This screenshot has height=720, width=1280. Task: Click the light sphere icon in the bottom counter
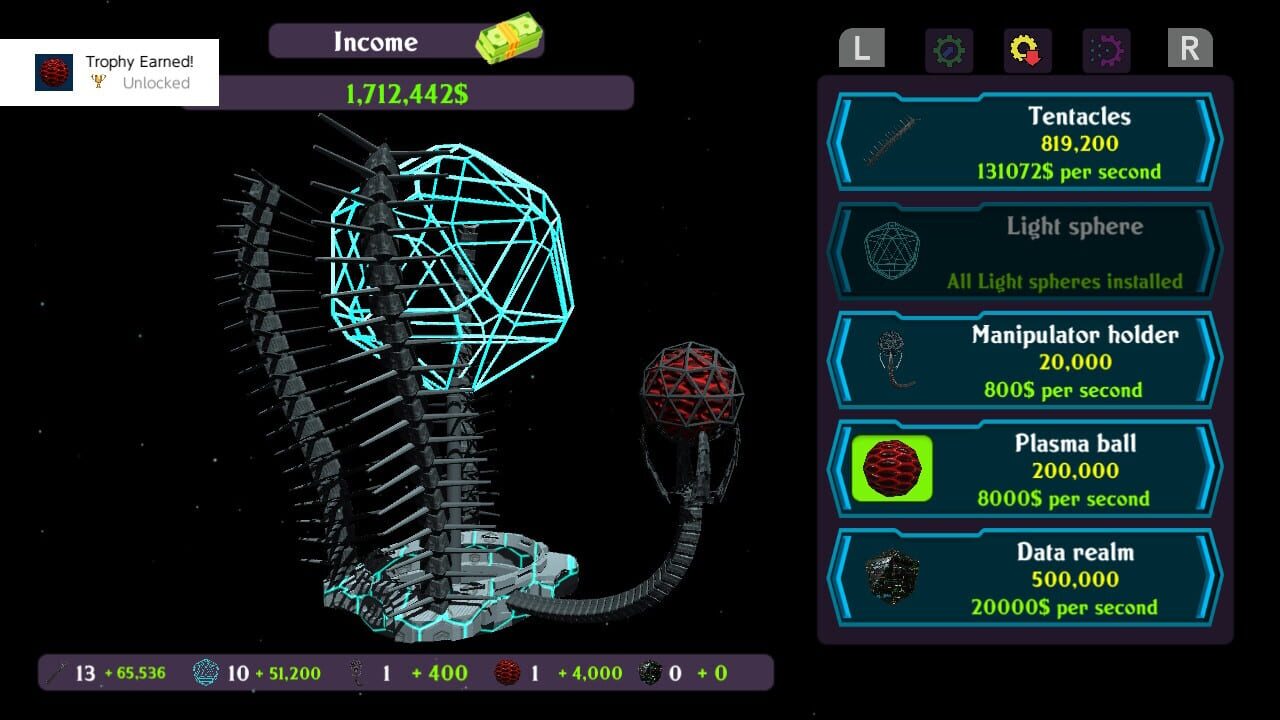(x=203, y=673)
